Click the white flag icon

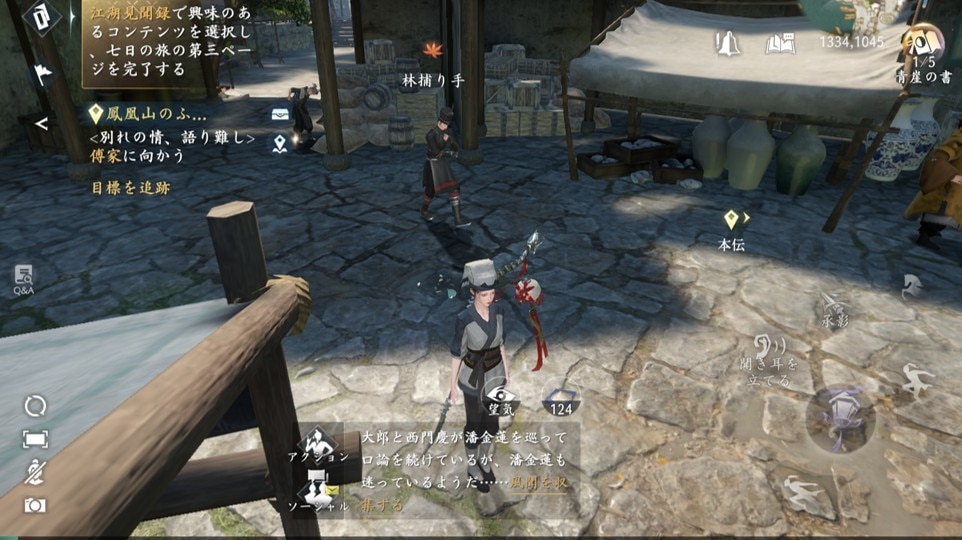(43, 73)
